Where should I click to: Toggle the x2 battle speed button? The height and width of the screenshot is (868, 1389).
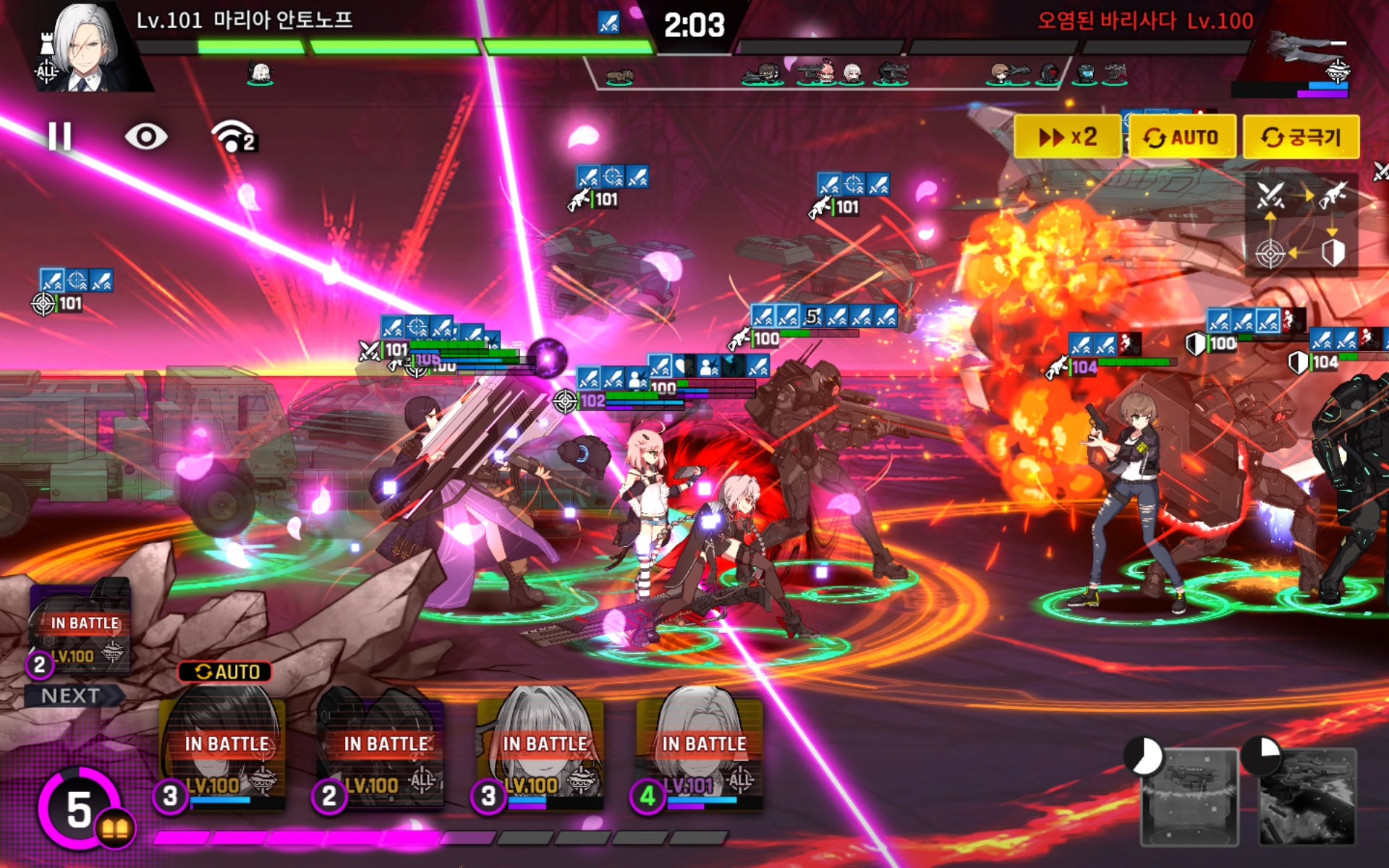pos(1067,137)
